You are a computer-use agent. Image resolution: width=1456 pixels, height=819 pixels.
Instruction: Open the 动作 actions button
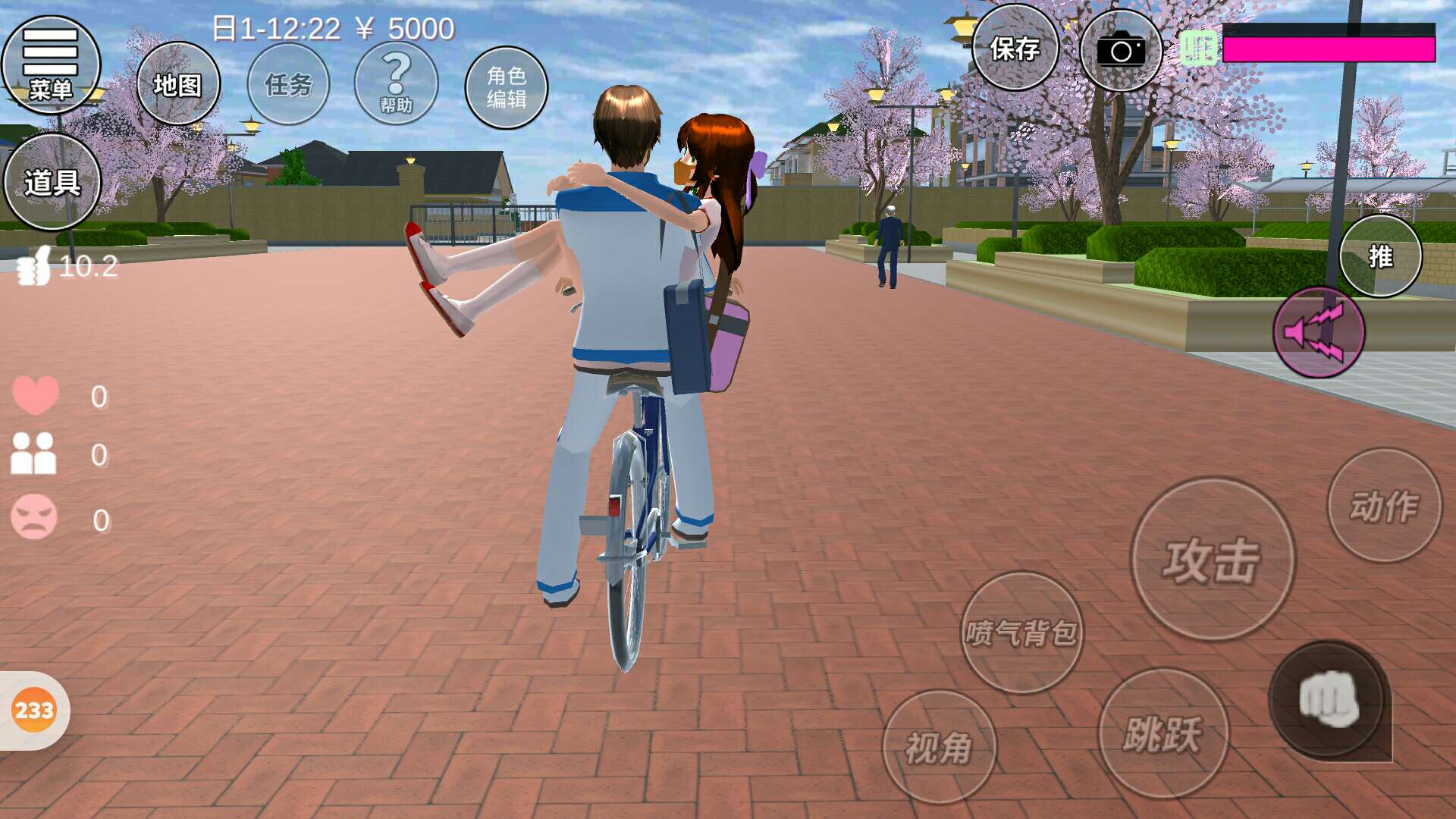tap(1384, 506)
